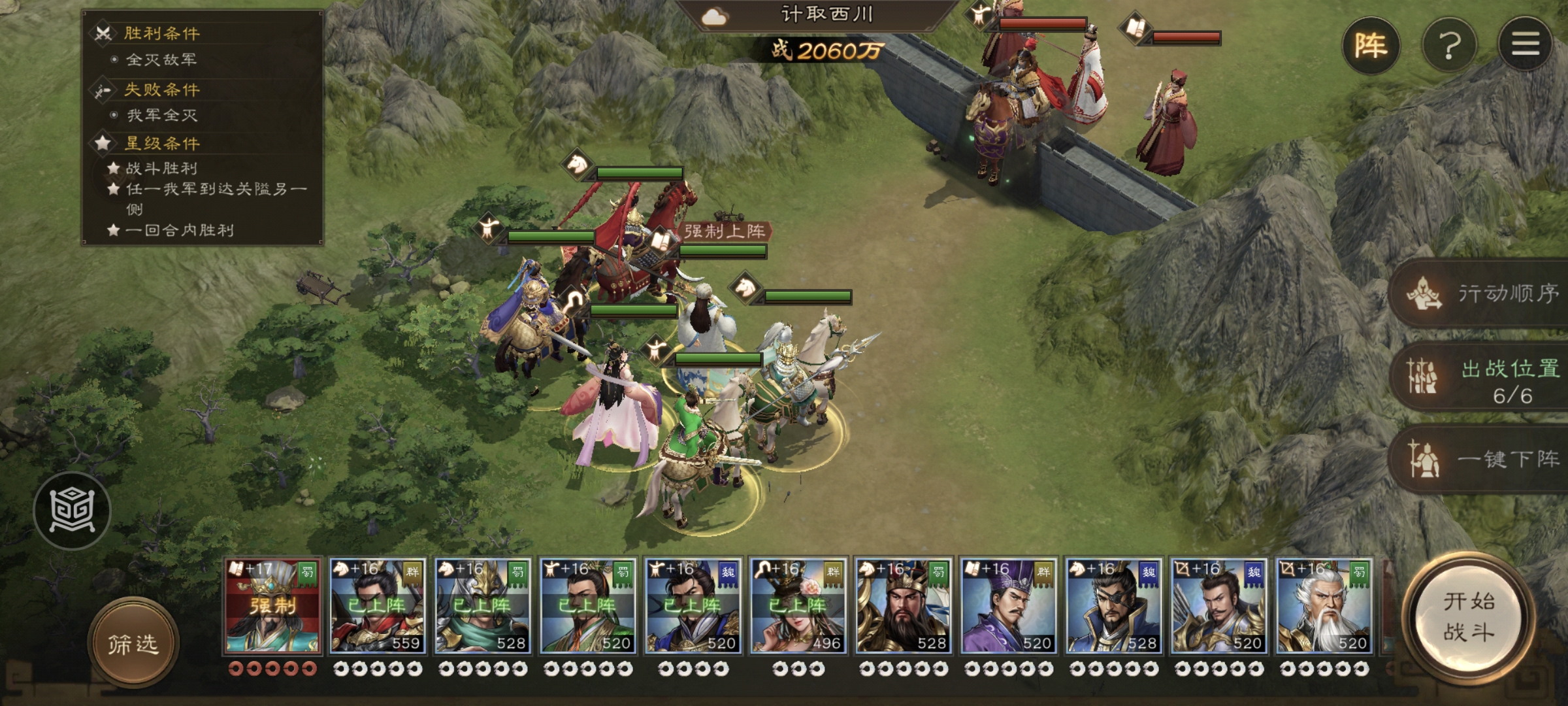Screen dimensions: 1568x706
Task: Open the hamburger main menu
Action: (1526, 44)
